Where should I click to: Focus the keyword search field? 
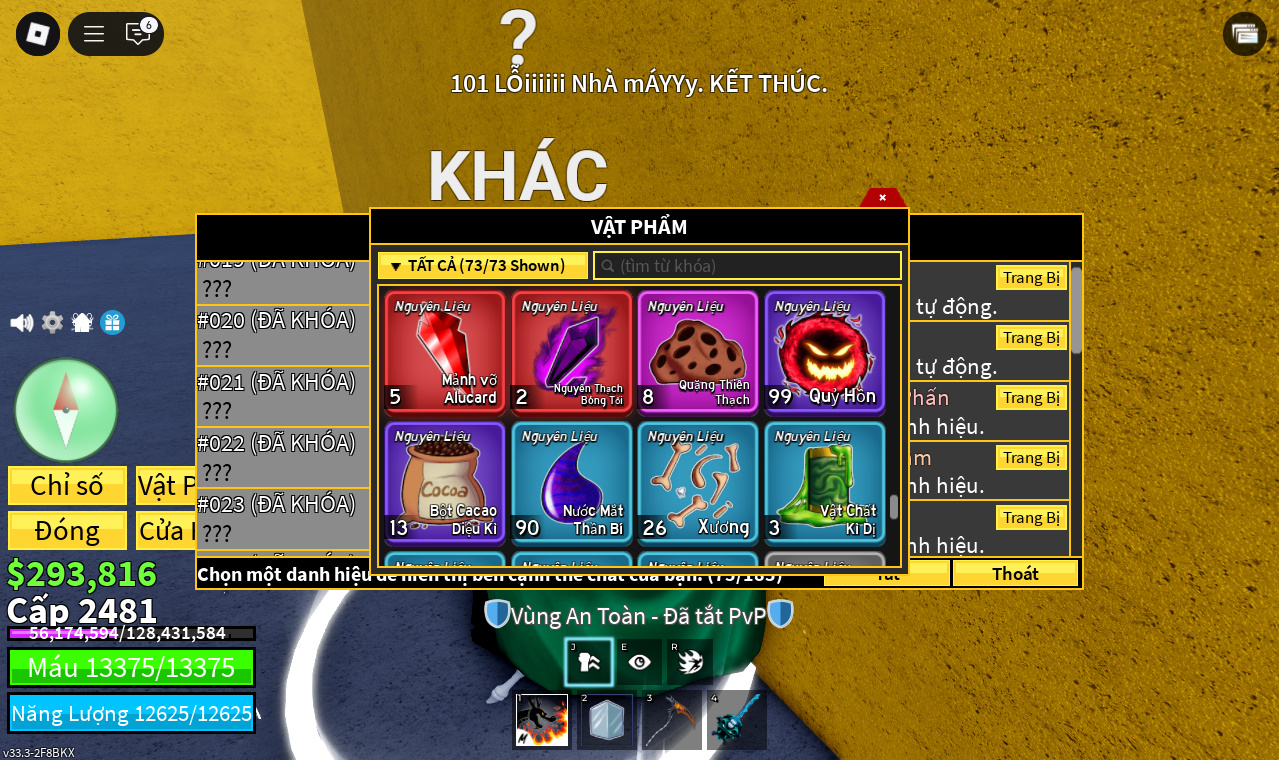[x=748, y=266]
